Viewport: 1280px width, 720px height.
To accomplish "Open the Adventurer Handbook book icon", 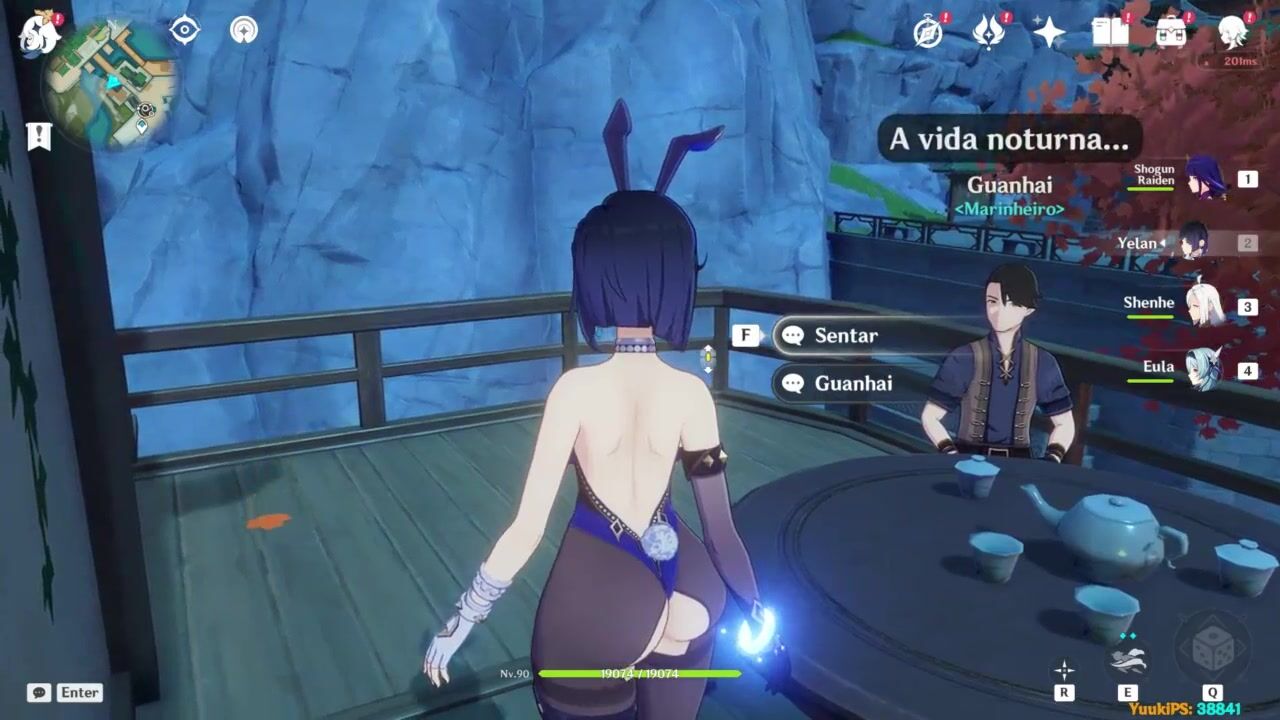I will [1110, 33].
